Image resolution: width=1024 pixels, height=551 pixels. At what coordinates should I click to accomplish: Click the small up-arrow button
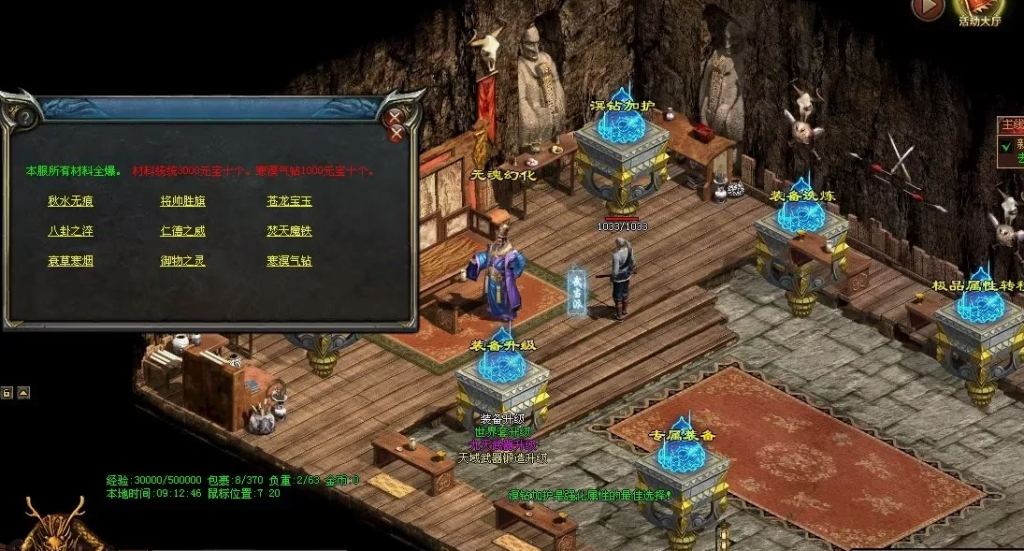click(23, 392)
